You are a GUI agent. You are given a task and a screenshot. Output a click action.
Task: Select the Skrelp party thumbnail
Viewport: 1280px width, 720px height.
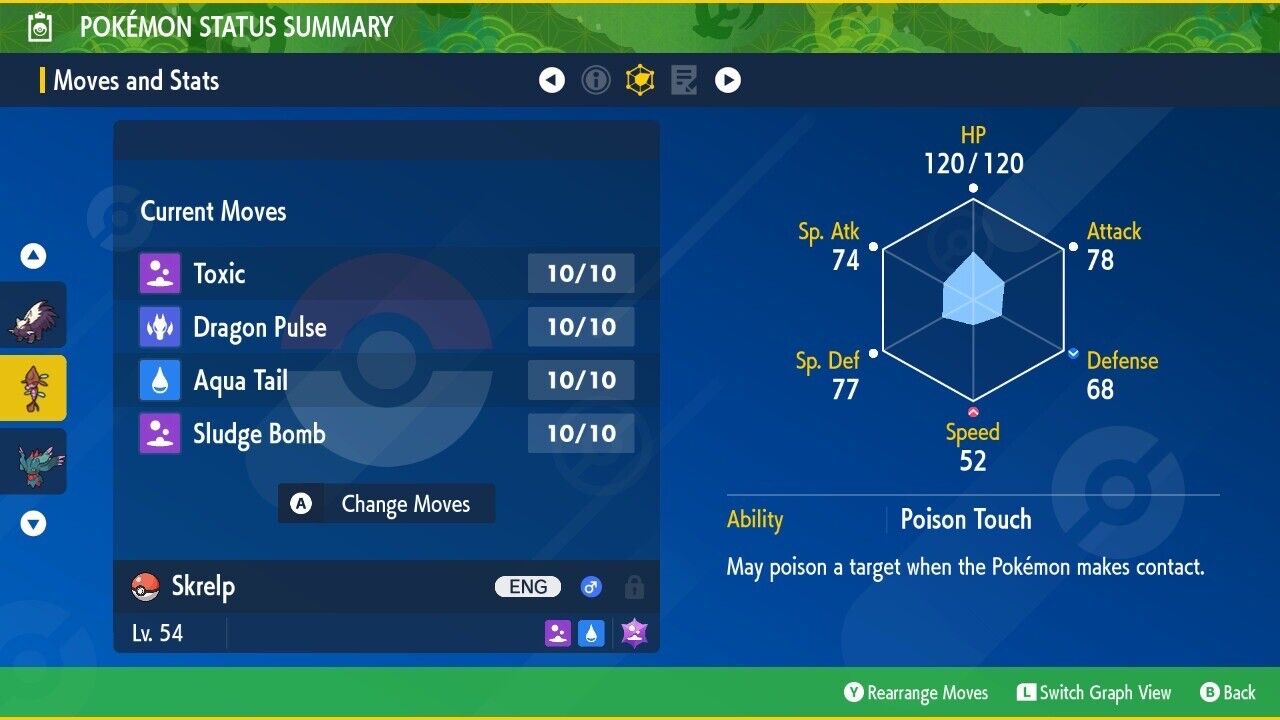coord(34,388)
